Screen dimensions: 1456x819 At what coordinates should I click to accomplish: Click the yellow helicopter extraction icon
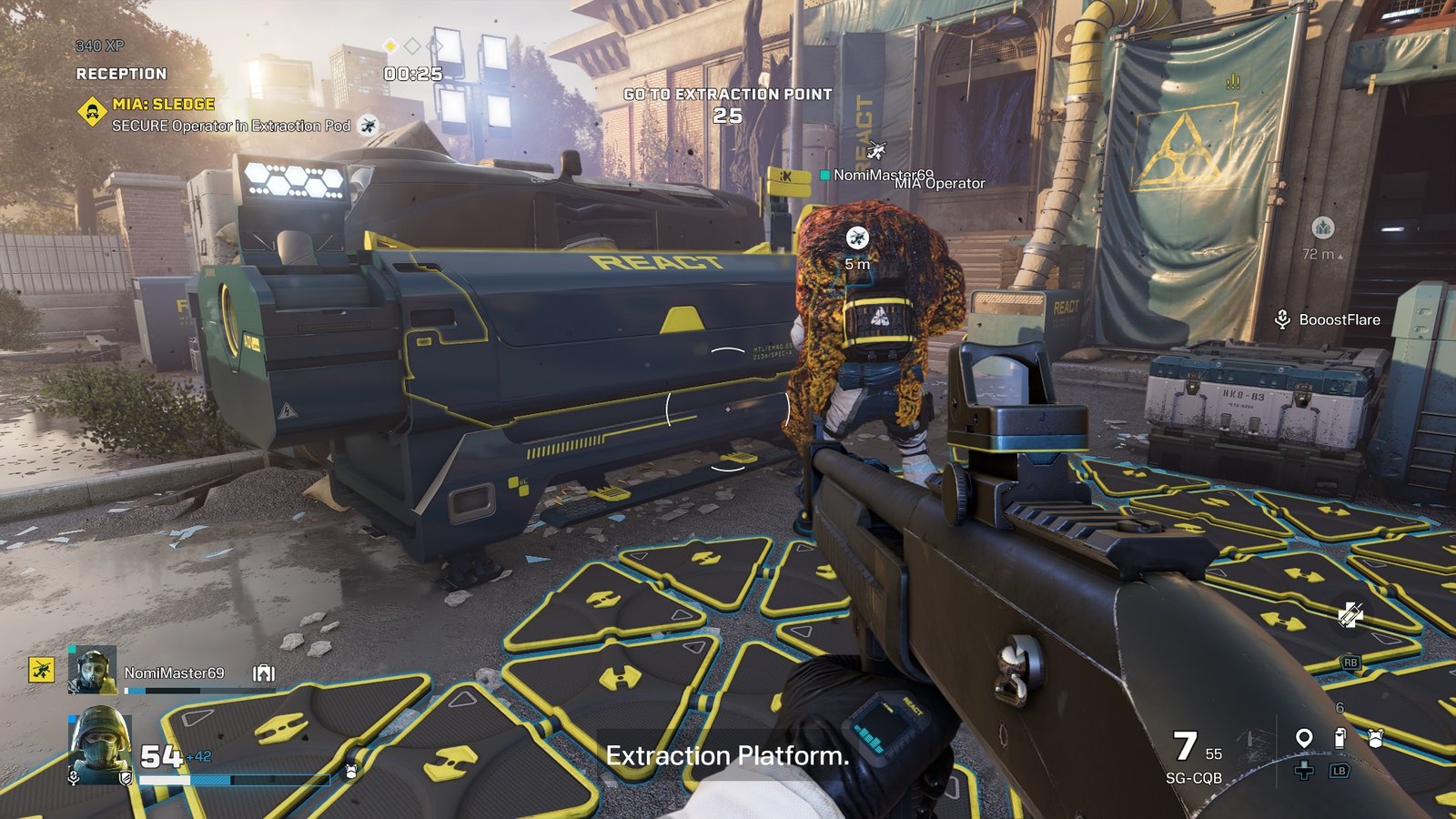[x=41, y=670]
